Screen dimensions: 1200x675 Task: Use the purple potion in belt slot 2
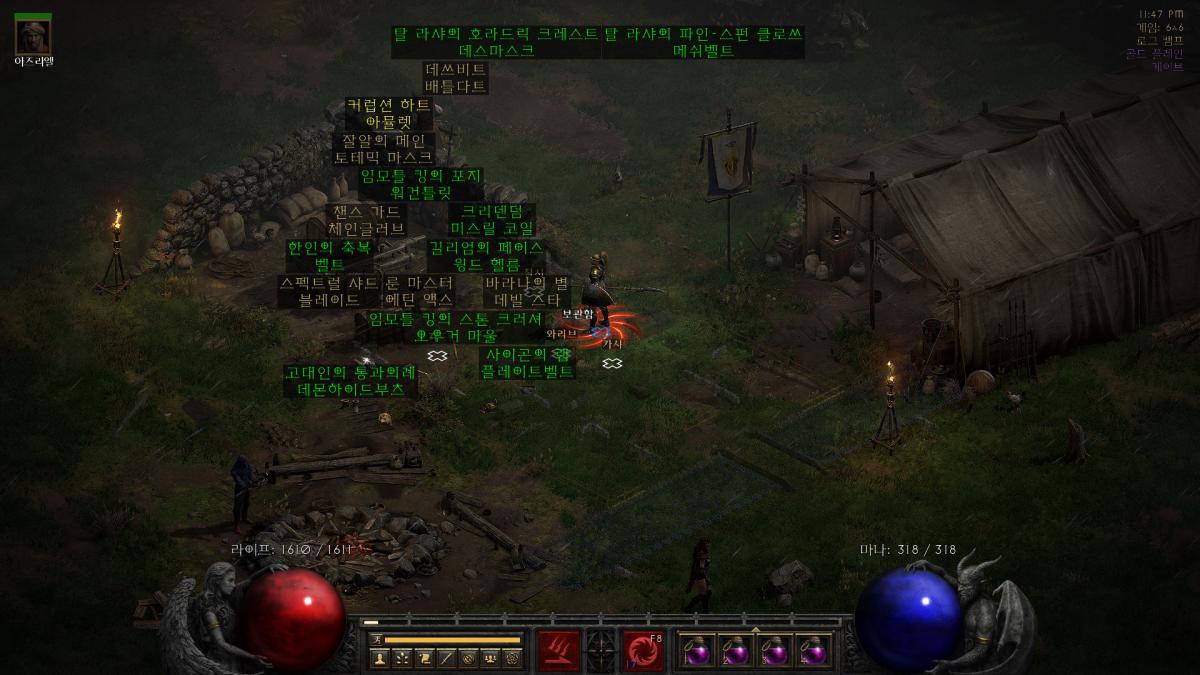click(736, 651)
